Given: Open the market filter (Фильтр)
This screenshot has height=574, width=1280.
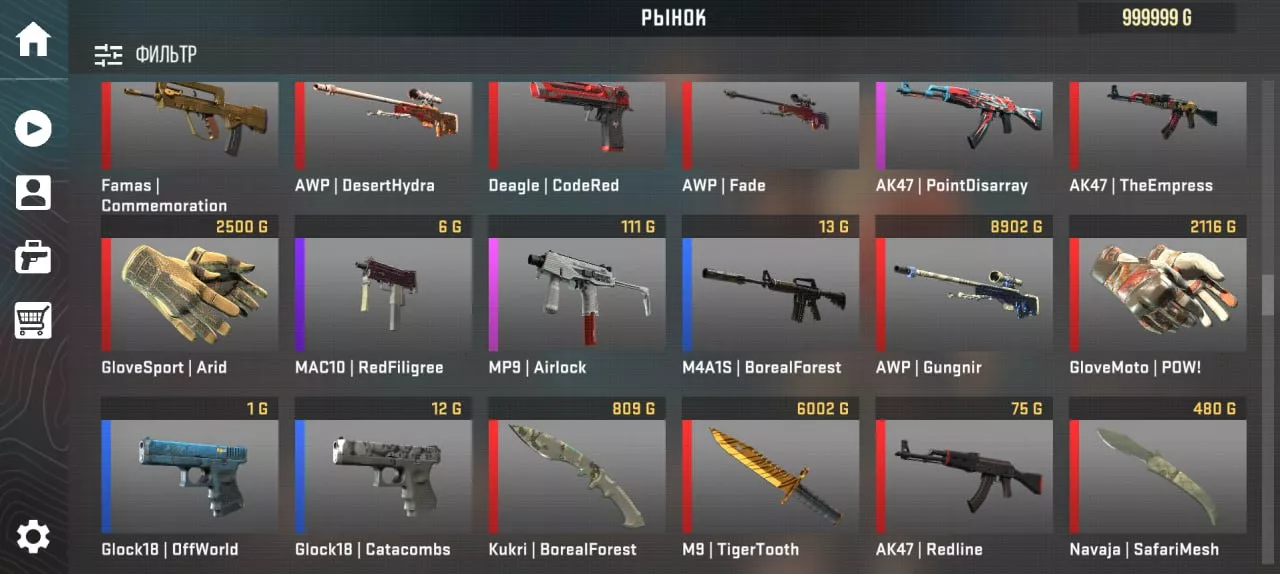Looking at the screenshot, I should (x=146, y=55).
